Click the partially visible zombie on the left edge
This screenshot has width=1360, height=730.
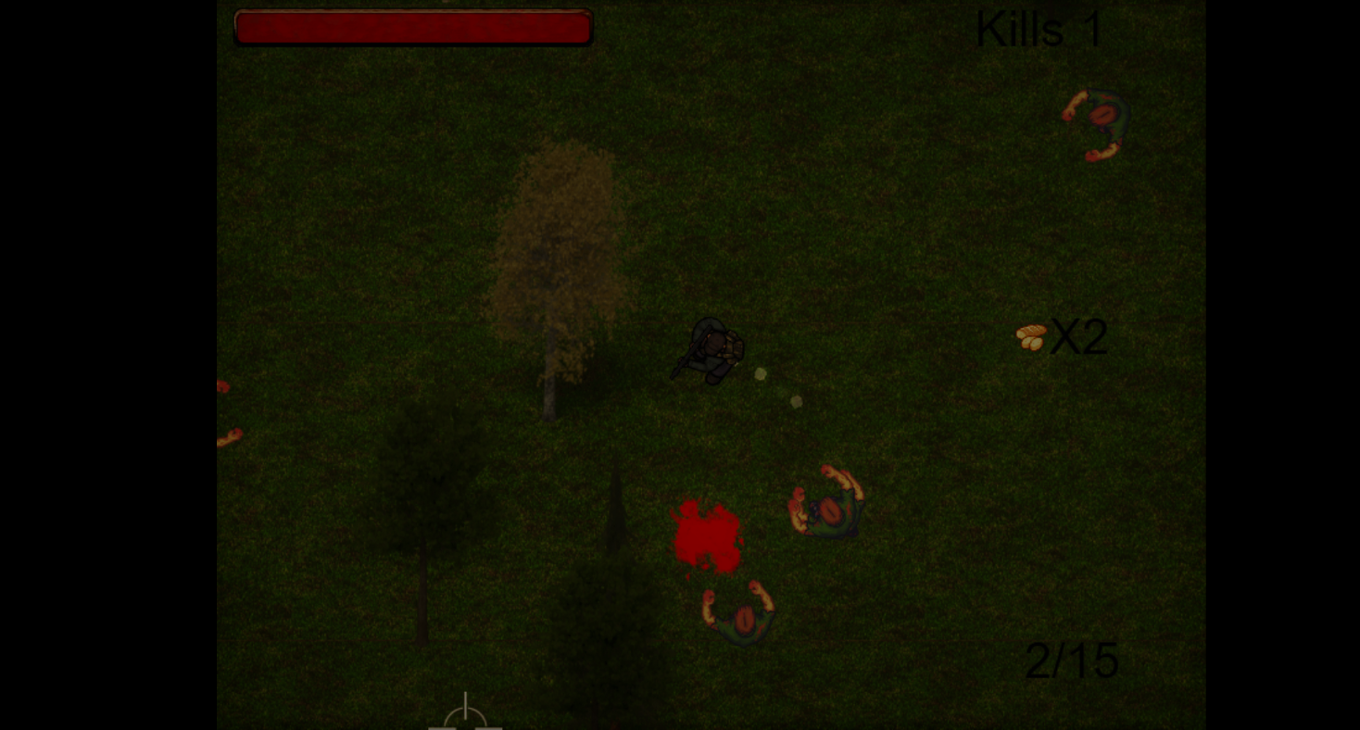pyautogui.click(x=225, y=410)
